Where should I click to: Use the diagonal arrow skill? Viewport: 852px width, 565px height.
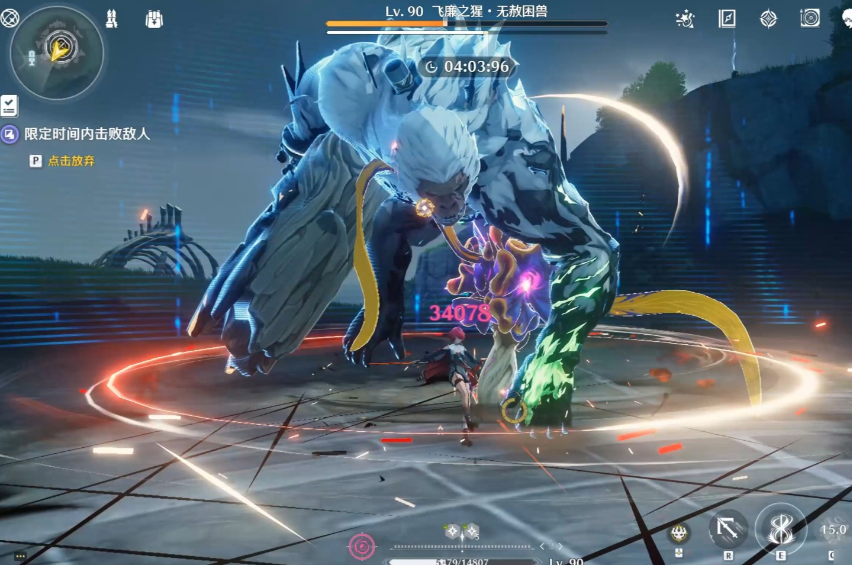pos(729,530)
